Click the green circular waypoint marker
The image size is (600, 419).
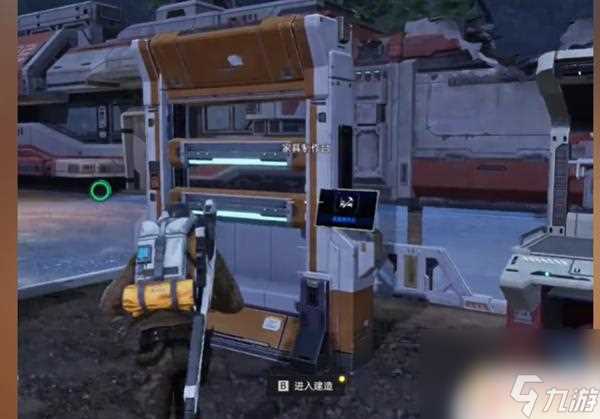[100, 189]
